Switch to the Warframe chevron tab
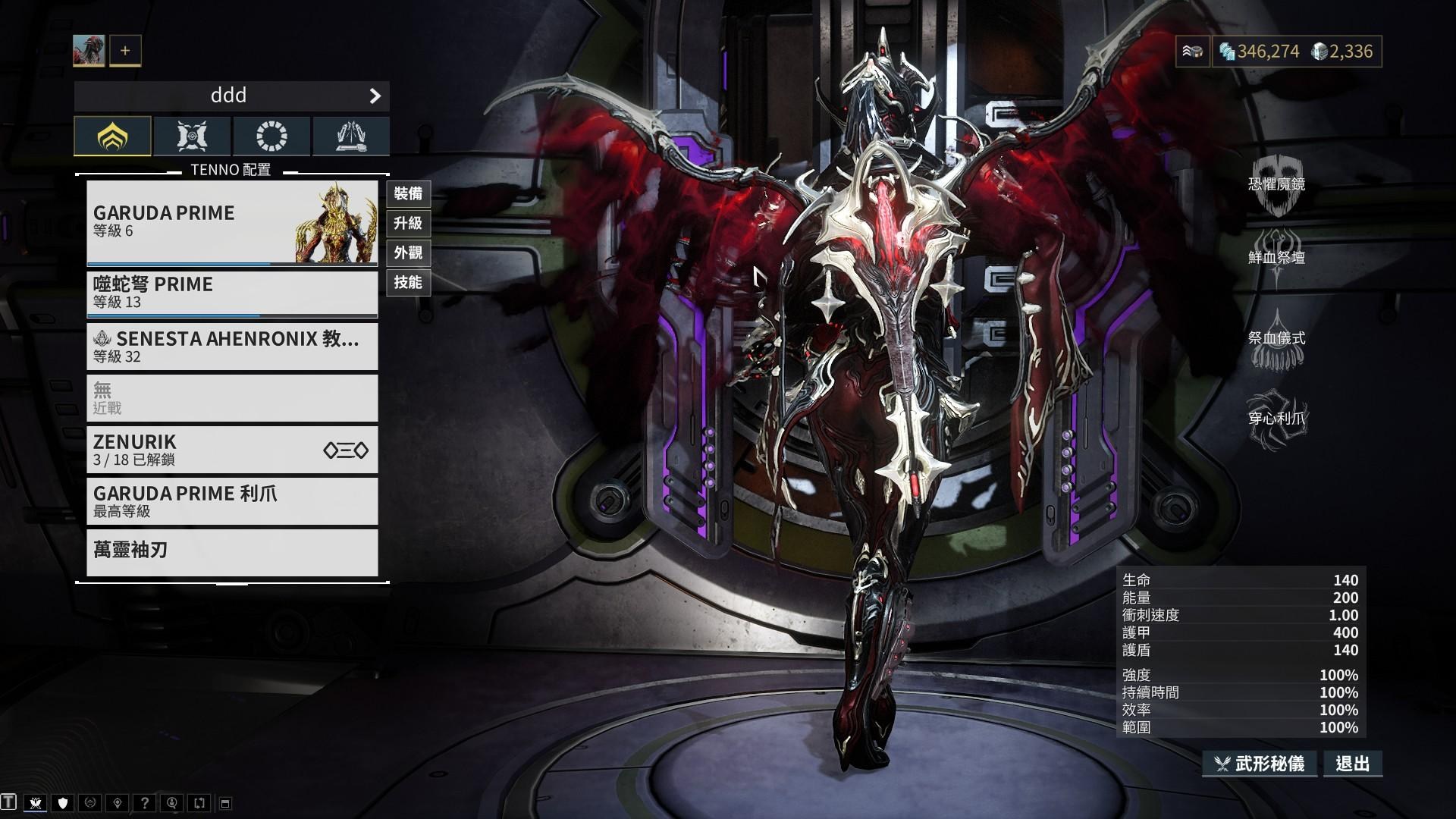Viewport: 1456px width, 819px height. (x=112, y=136)
